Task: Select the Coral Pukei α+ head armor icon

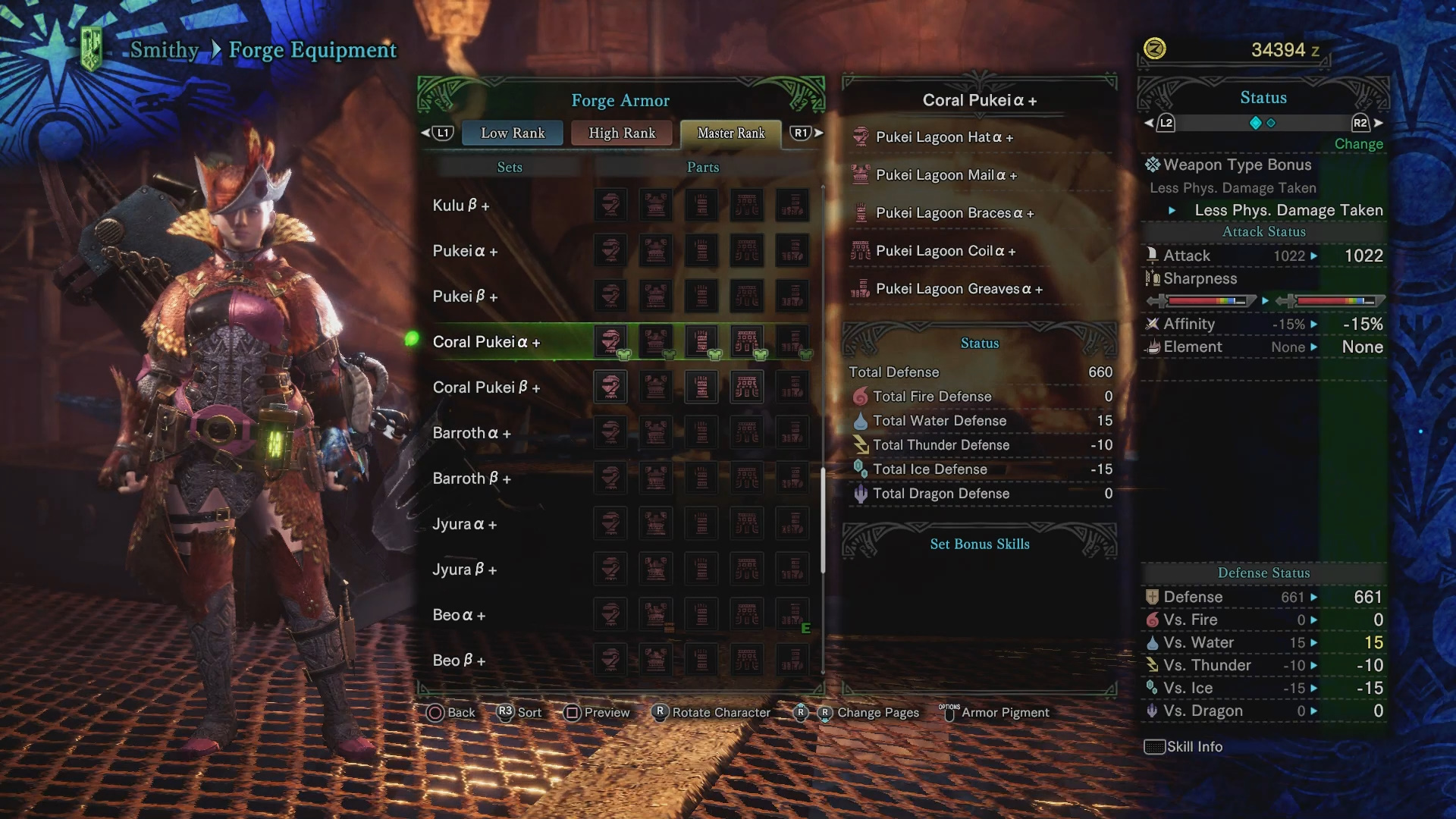Action: pos(611,341)
